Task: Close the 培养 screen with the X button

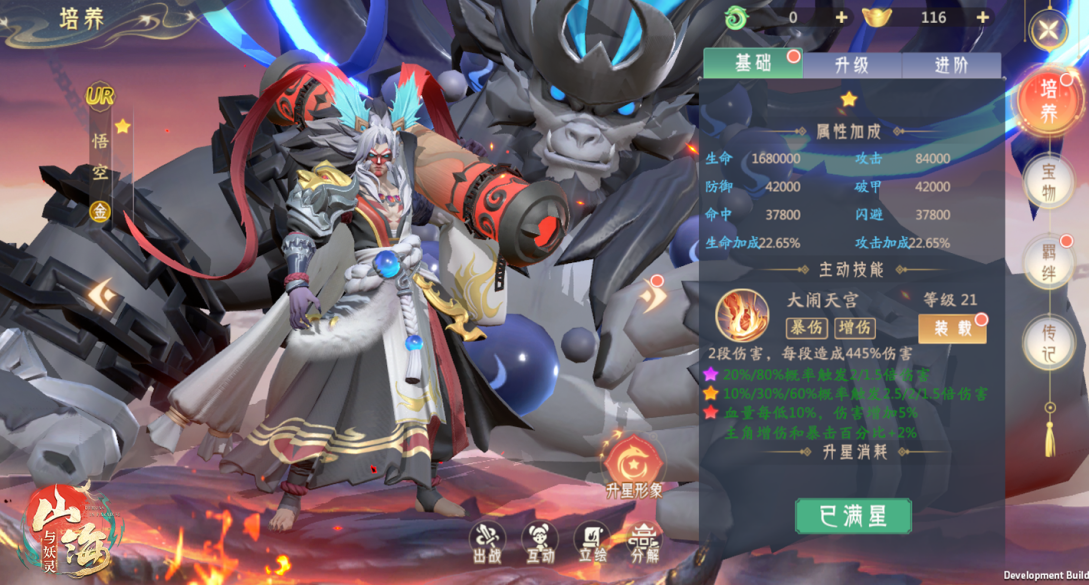Action: (x=1047, y=29)
